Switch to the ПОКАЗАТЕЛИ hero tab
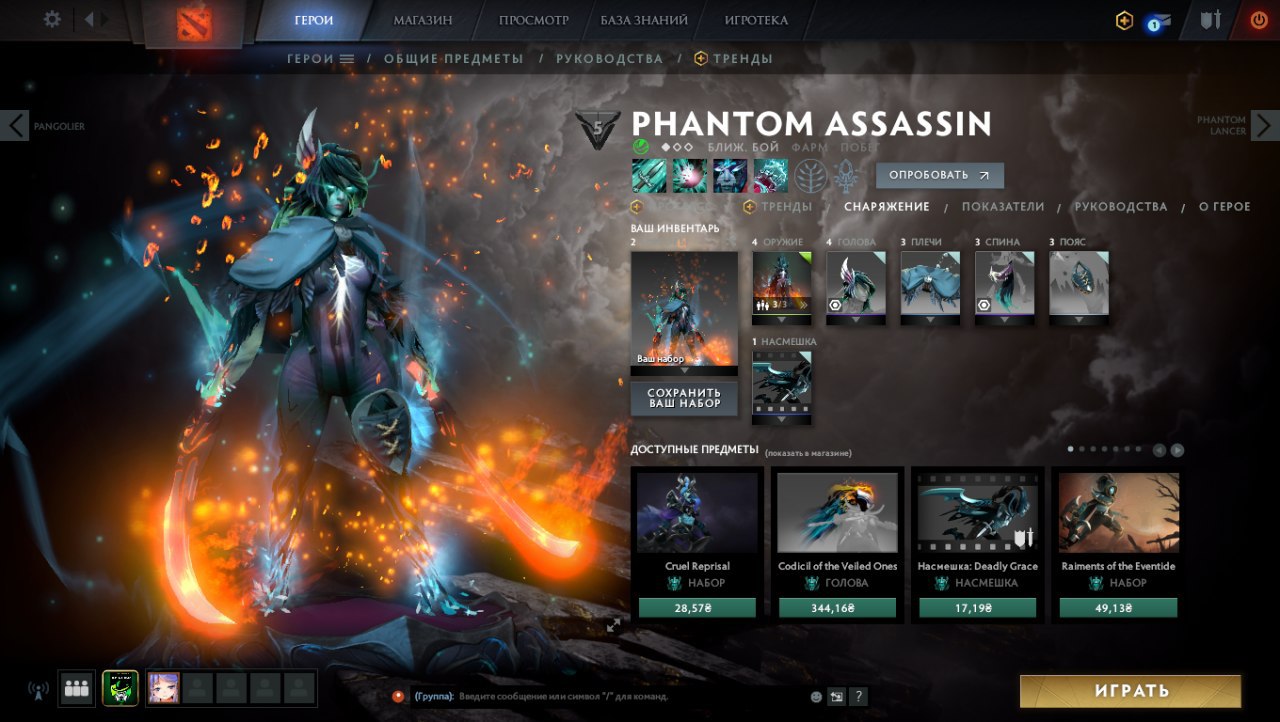Screen dimensions: 1280x722 pyautogui.click(x=1002, y=207)
